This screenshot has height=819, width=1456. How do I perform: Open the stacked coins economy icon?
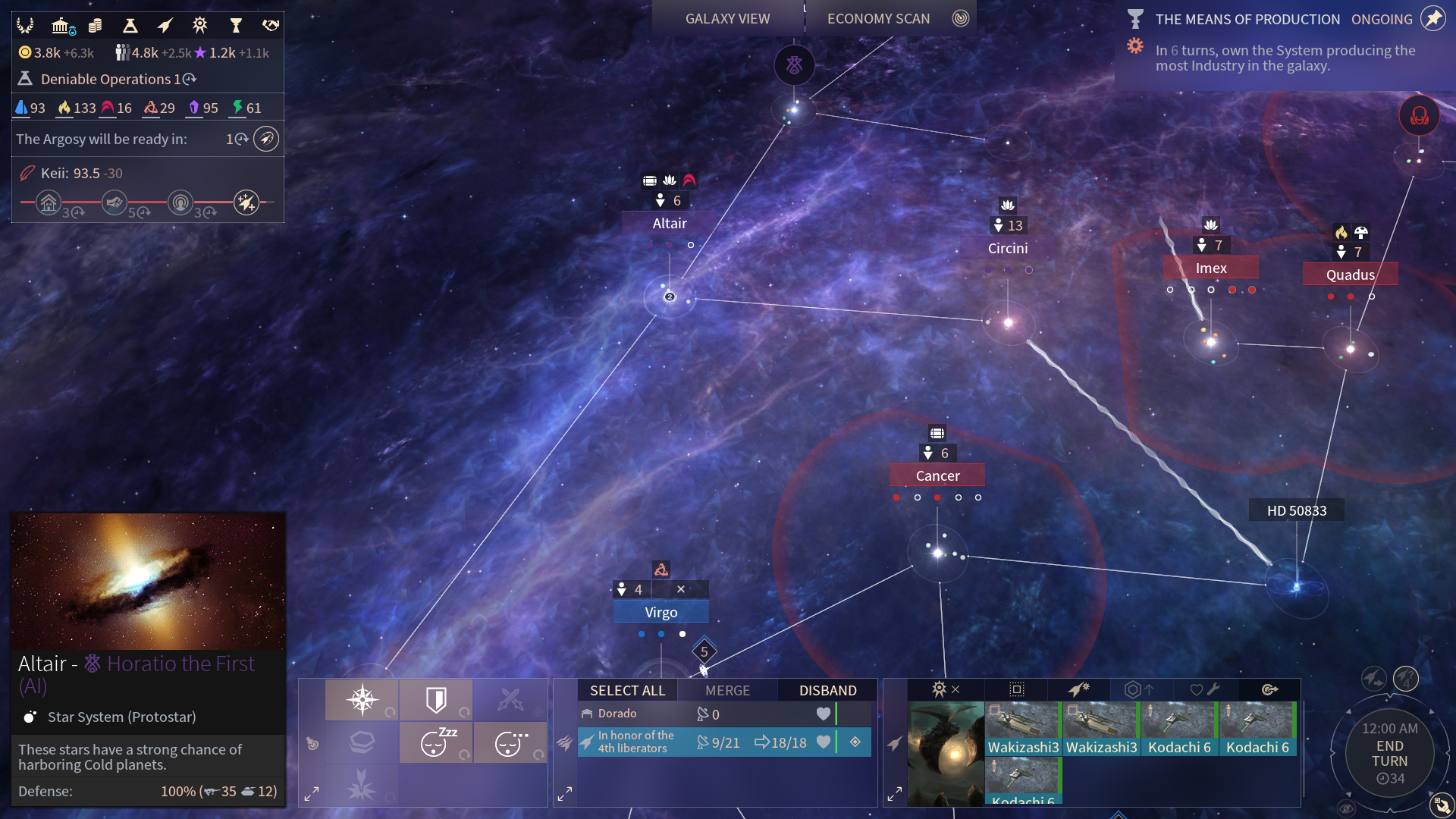tap(96, 26)
